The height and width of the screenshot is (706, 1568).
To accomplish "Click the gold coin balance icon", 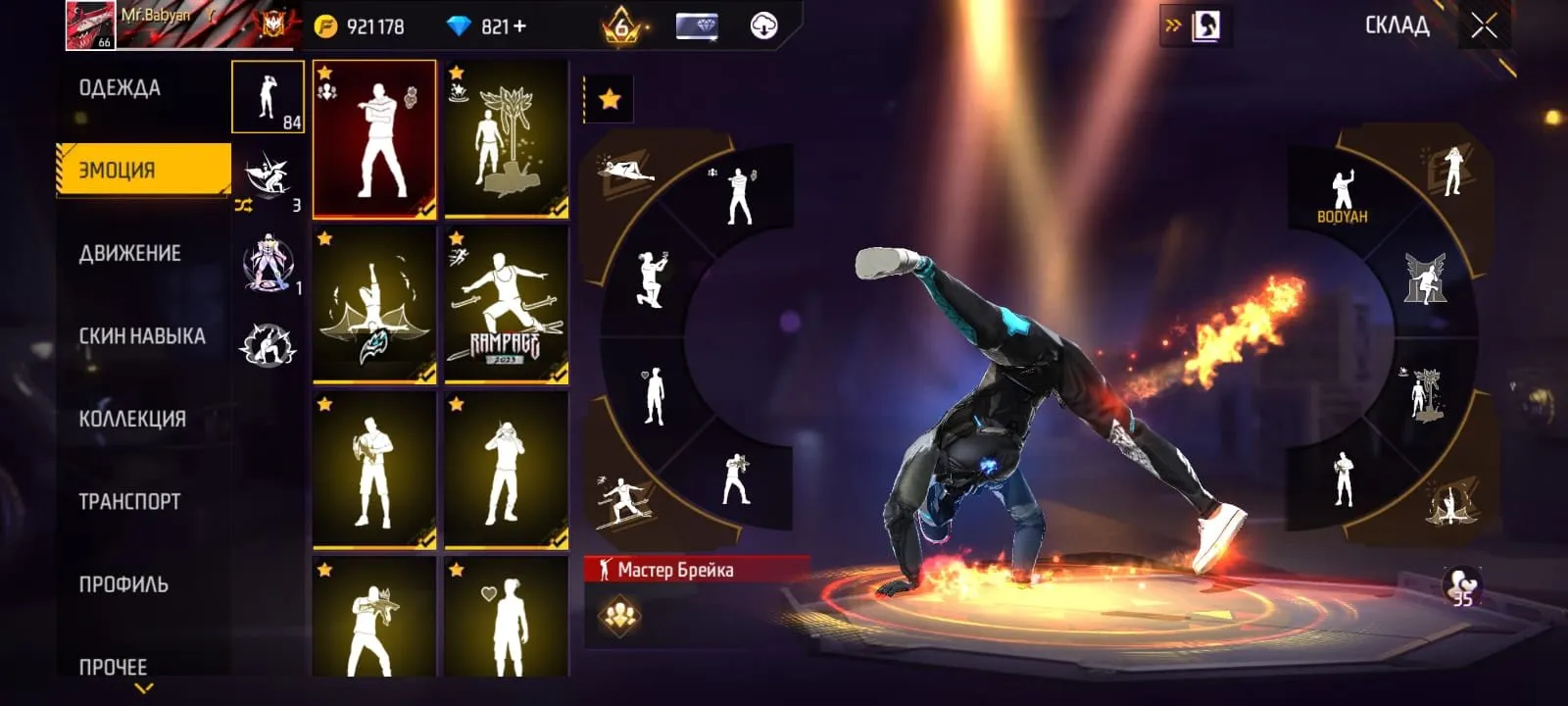I will [x=326, y=26].
